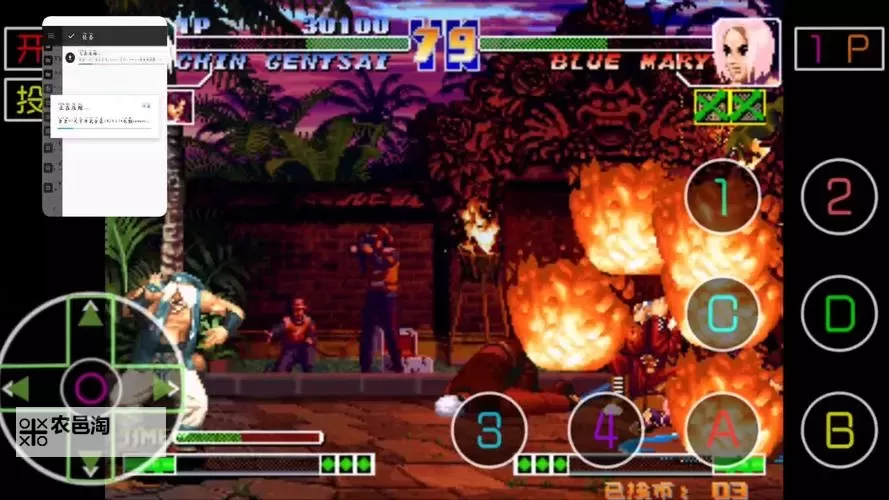889x500 pixels.
Task: Tap the blue number 3 button
Action: coord(489,431)
